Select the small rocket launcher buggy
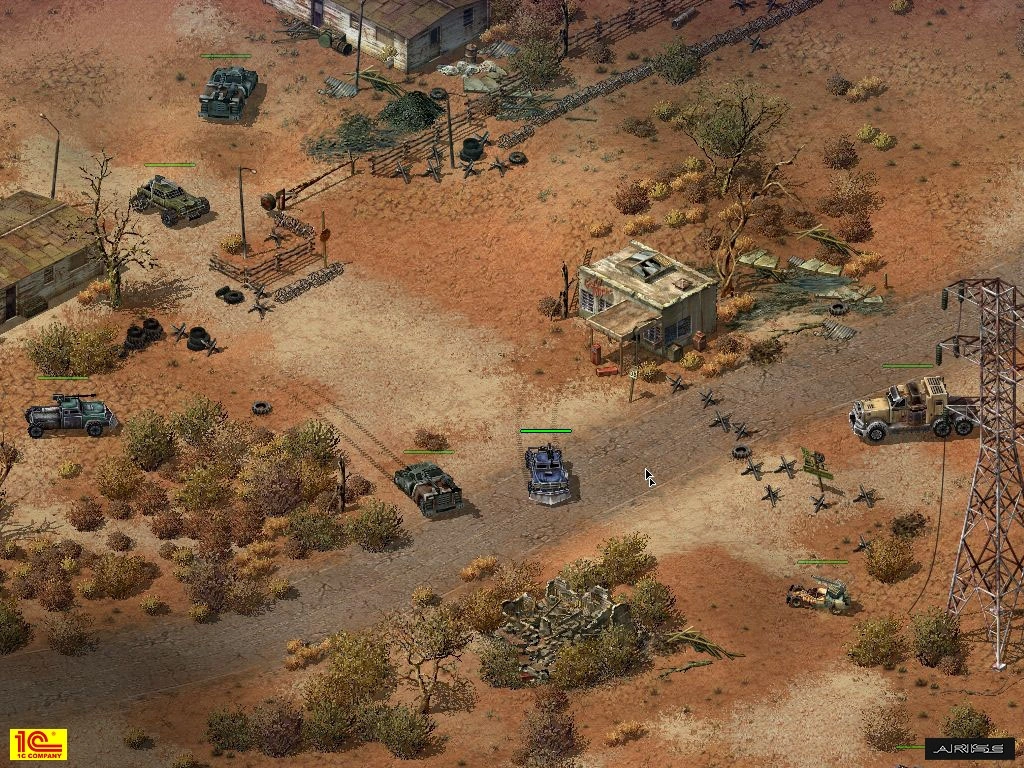The width and height of the screenshot is (1024, 768). (x=819, y=594)
